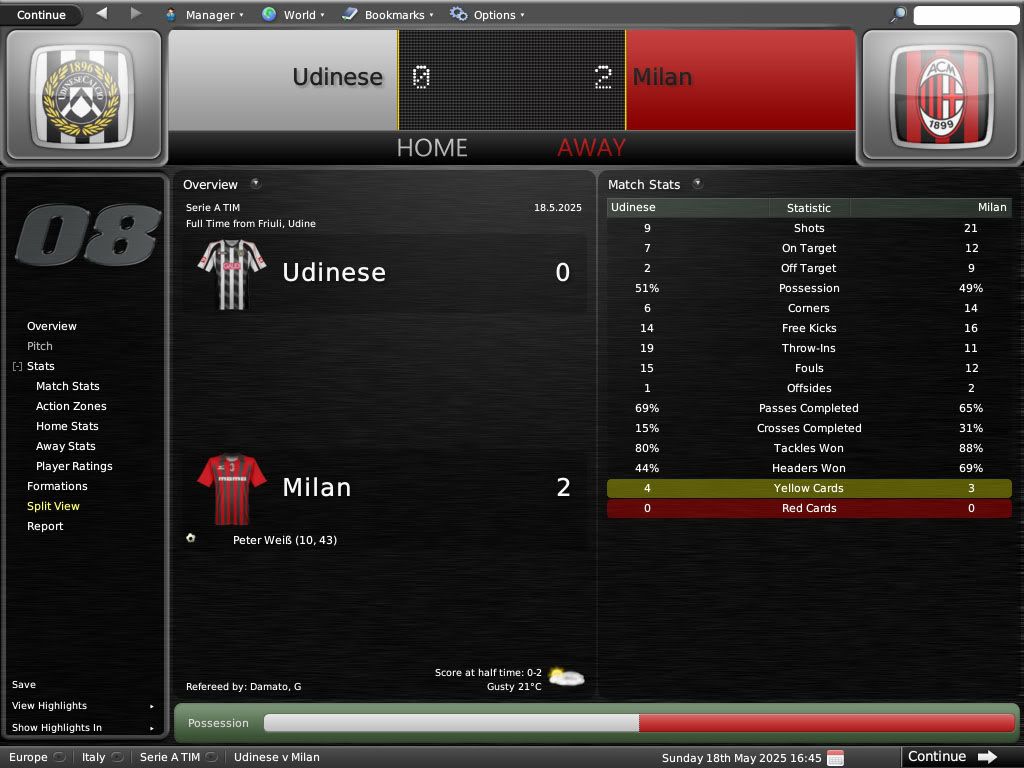Image resolution: width=1024 pixels, height=768 pixels.
Task: Collapse the Stats section expander
Action: coord(17,367)
